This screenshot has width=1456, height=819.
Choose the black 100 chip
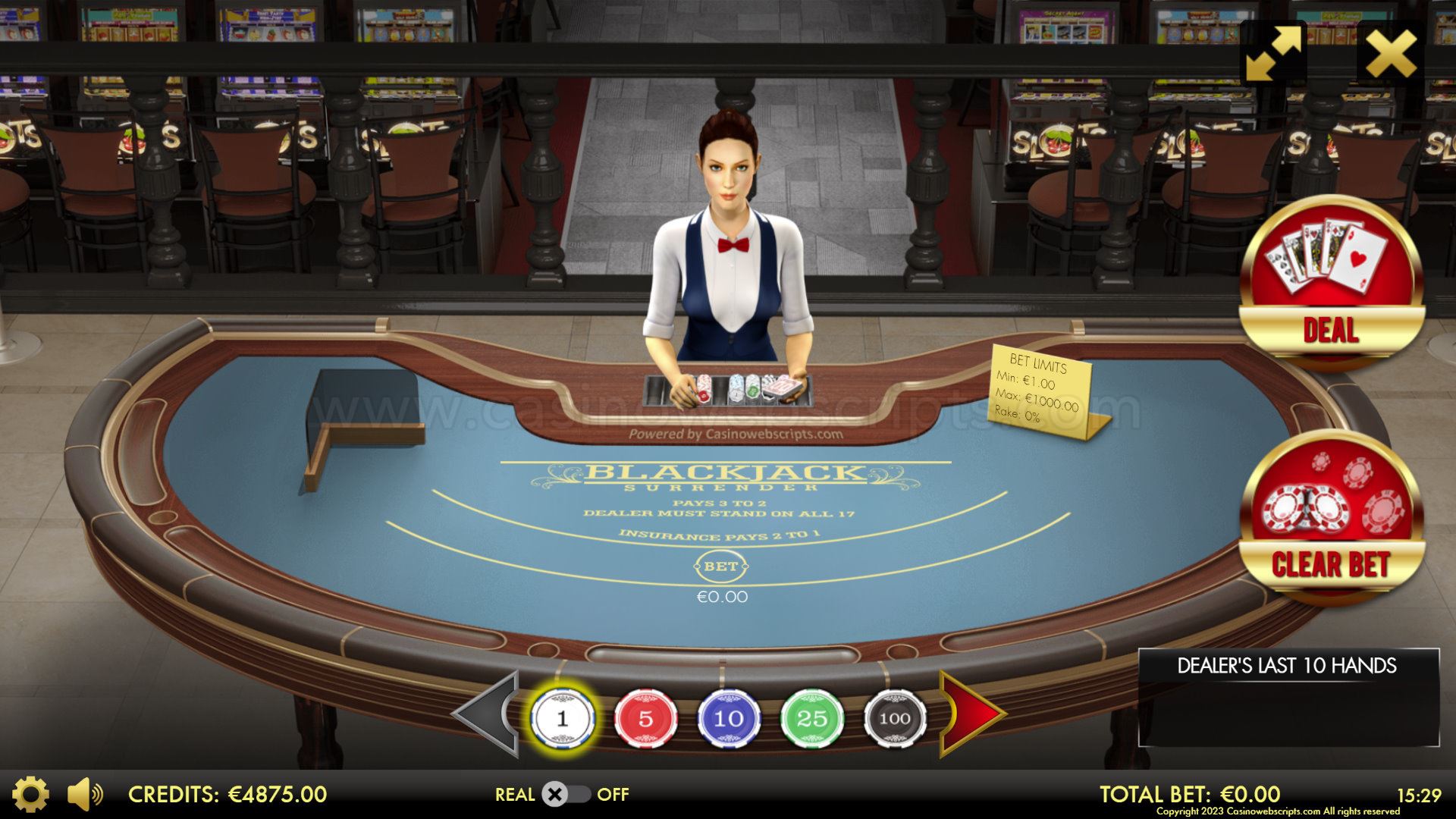pos(895,718)
